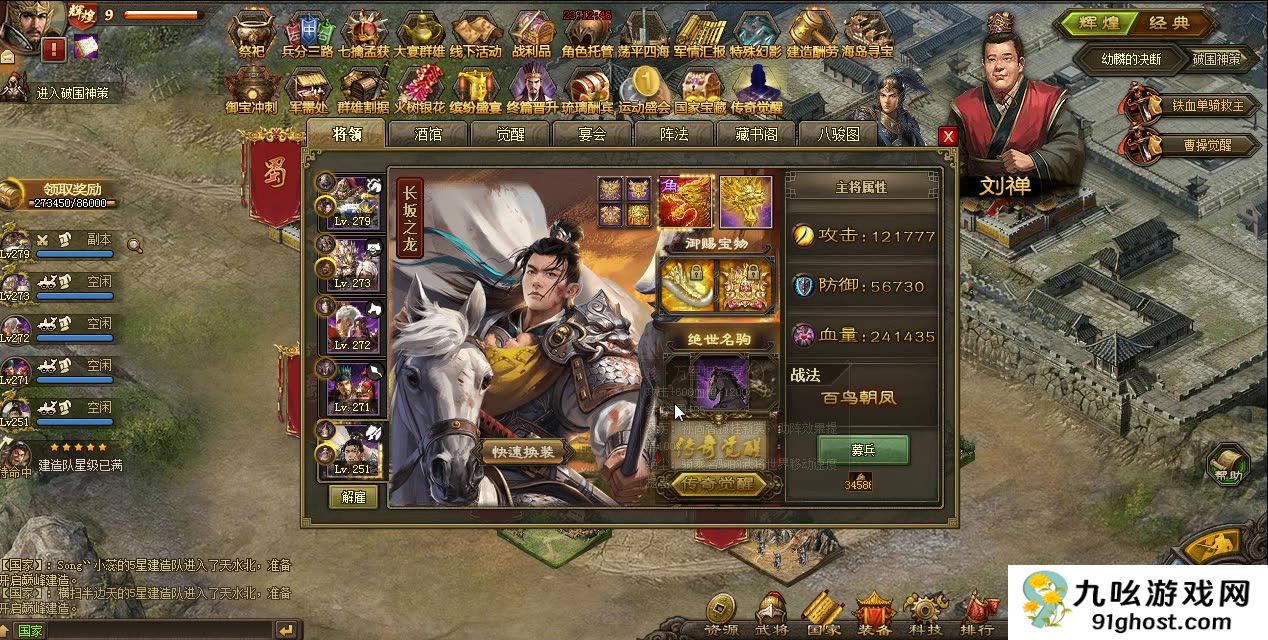Click the 帮助 help button

coord(1227,466)
